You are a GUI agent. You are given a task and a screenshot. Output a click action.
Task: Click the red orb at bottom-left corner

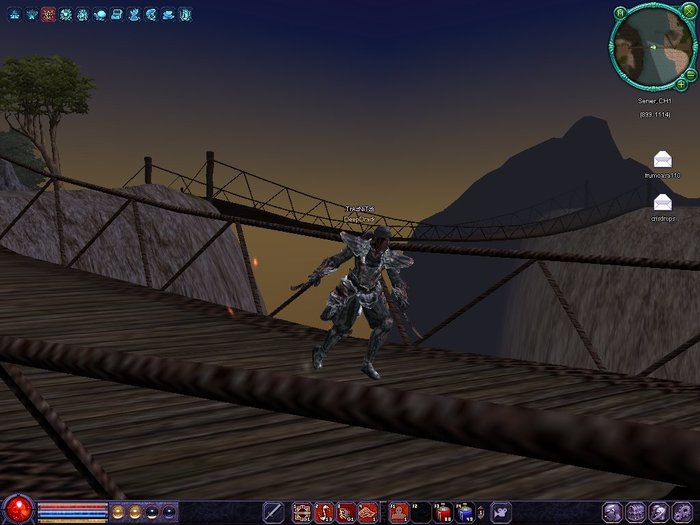coord(18,510)
